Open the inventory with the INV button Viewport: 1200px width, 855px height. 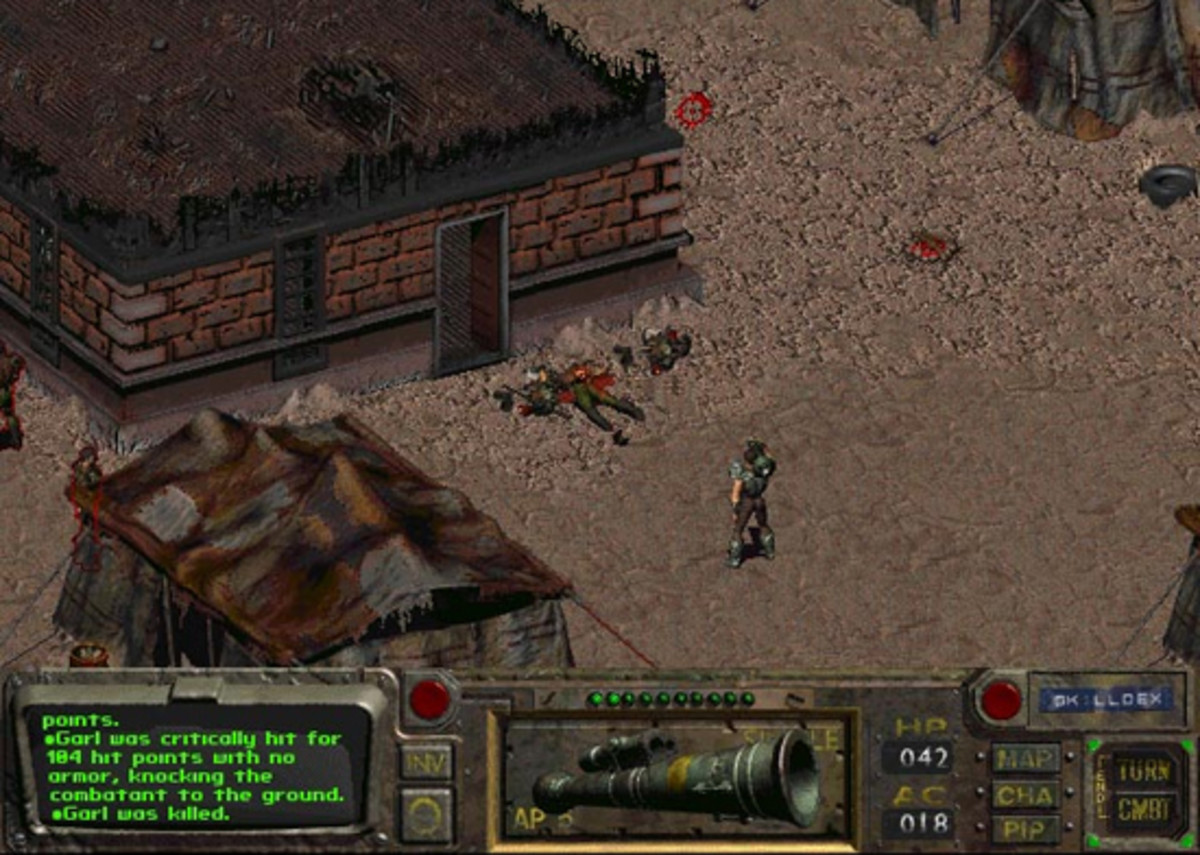click(x=427, y=761)
